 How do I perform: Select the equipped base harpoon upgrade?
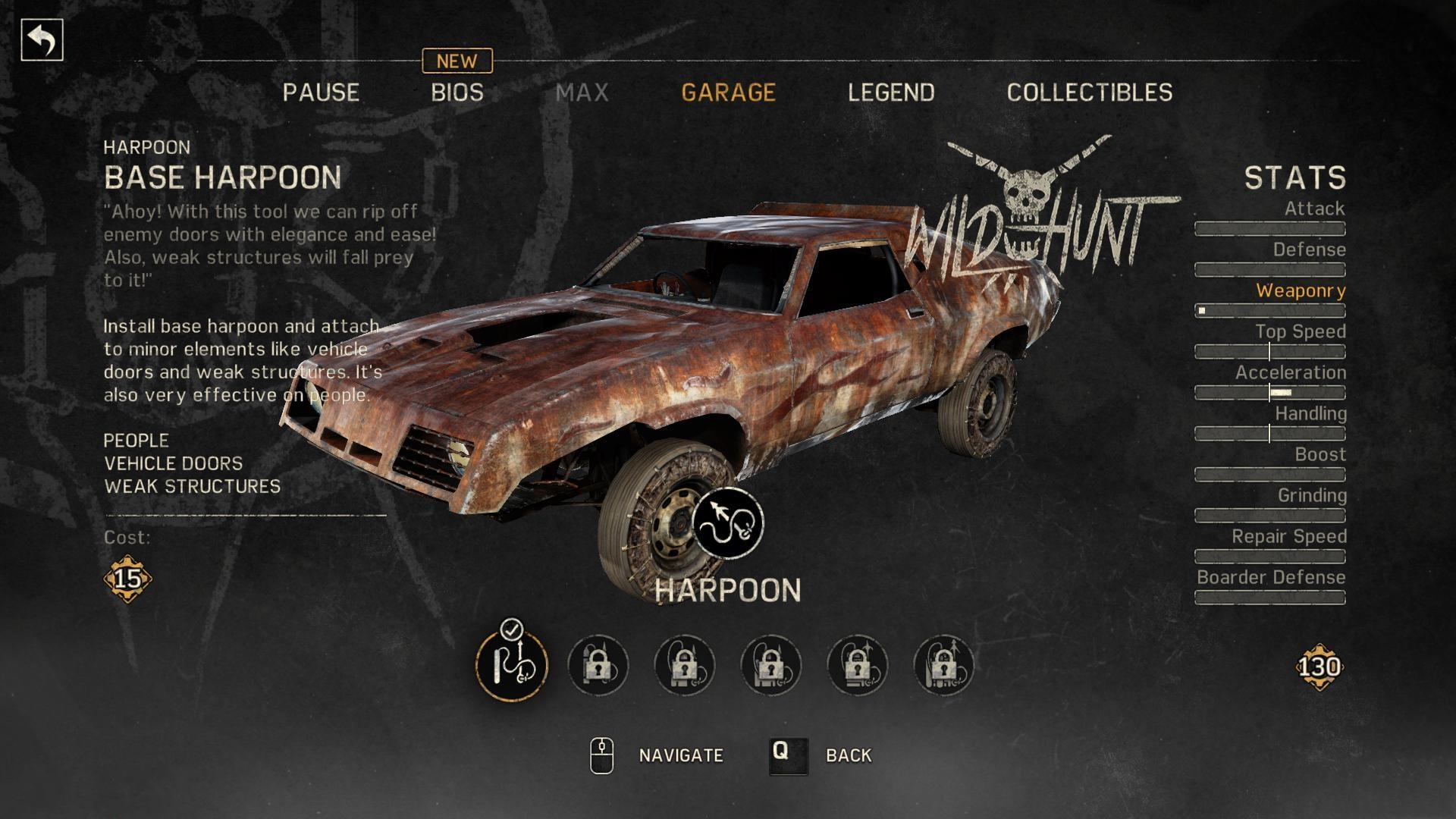[511, 665]
